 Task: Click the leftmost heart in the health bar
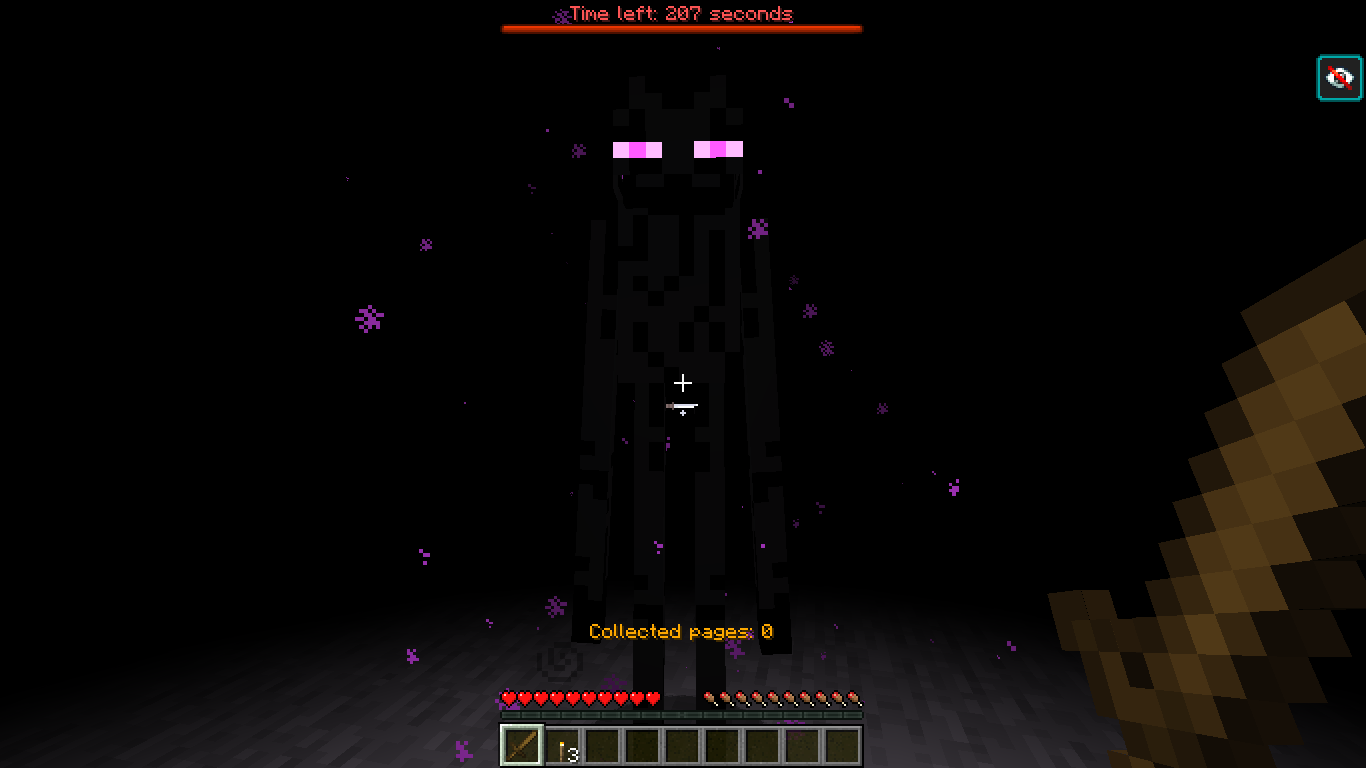point(508,700)
